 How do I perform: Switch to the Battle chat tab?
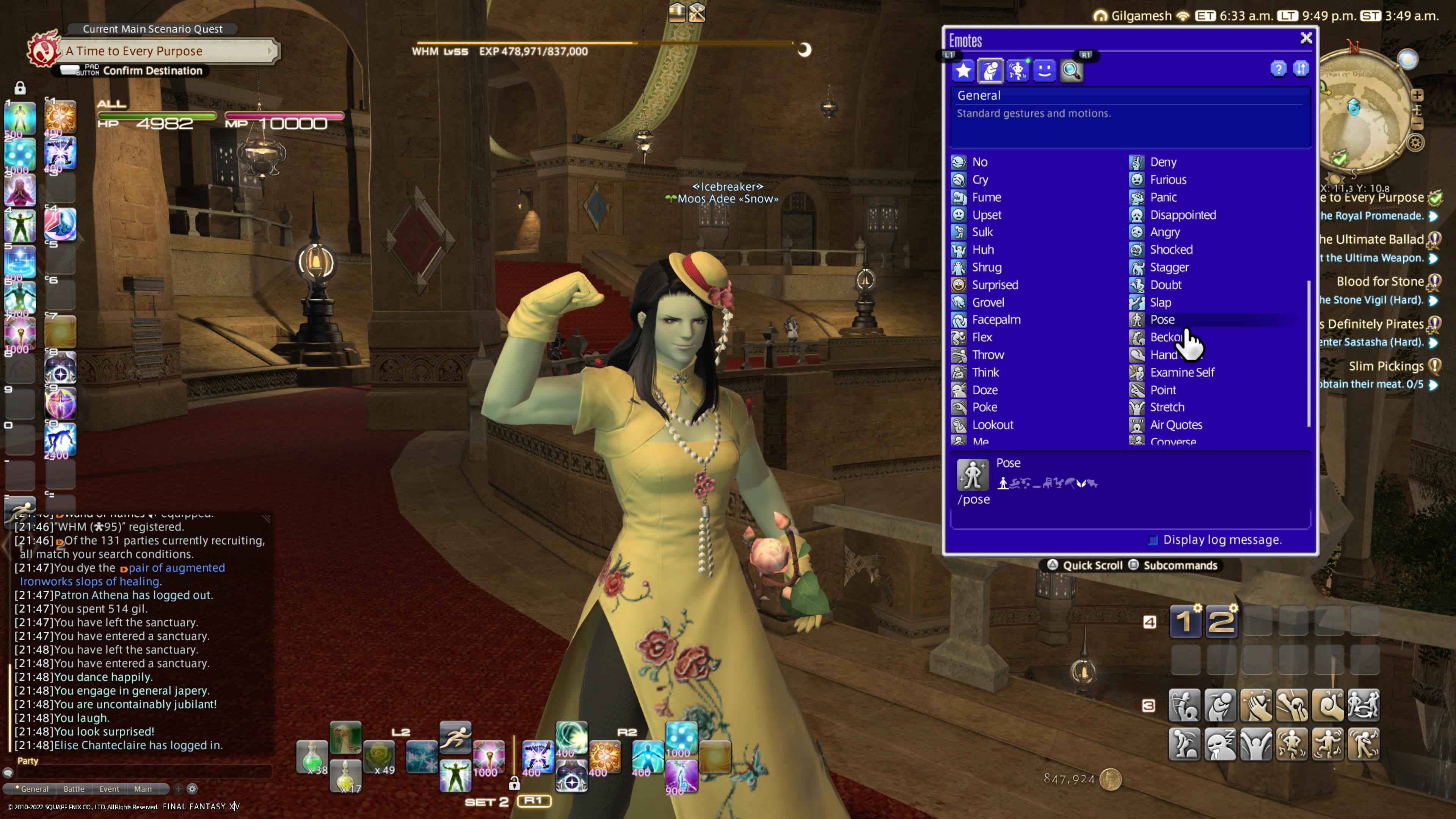74,789
